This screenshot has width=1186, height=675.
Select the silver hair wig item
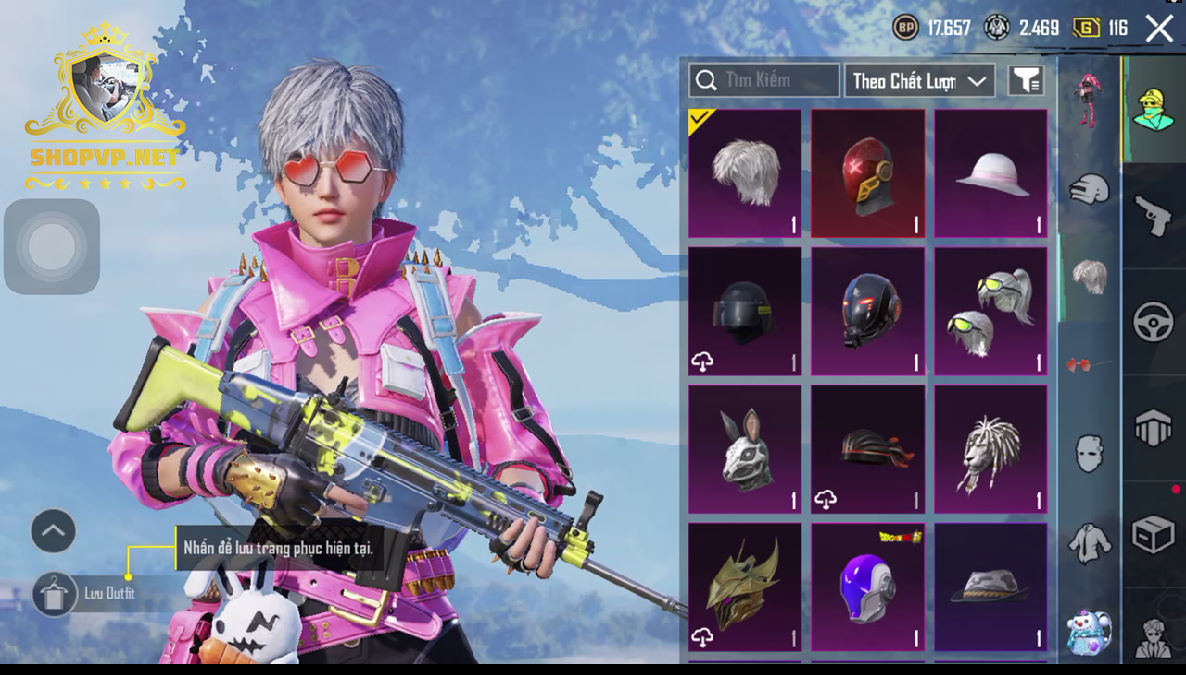(x=745, y=174)
